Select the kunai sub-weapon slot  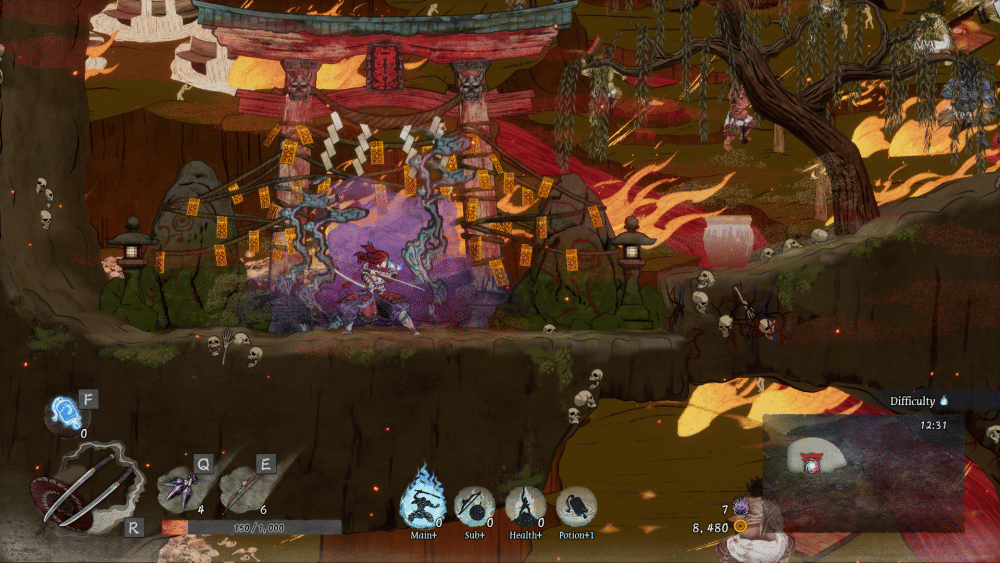pos(180,490)
